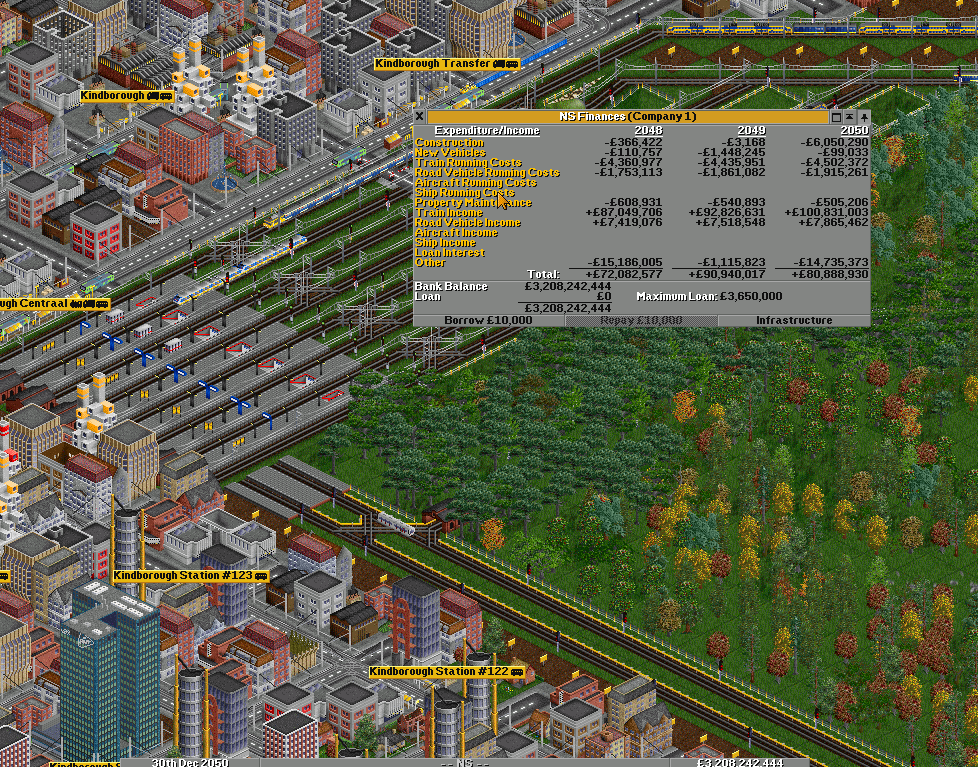
Task: Click the status bar date 30th Dec 2050
Action: 190,762
